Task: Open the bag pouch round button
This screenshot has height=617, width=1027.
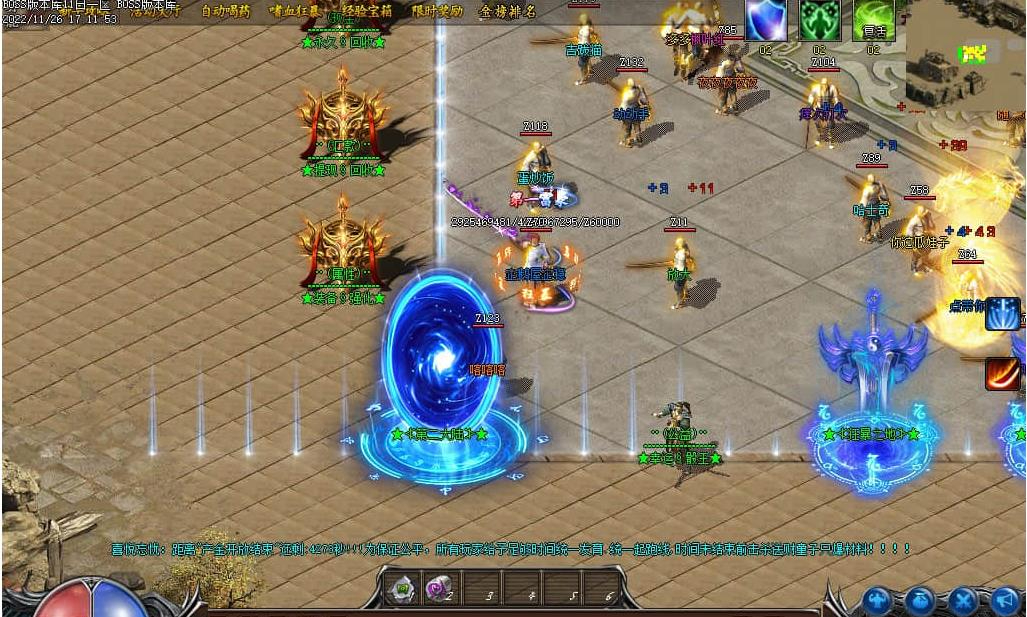Action: pyautogui.click(x=921, y=601)
